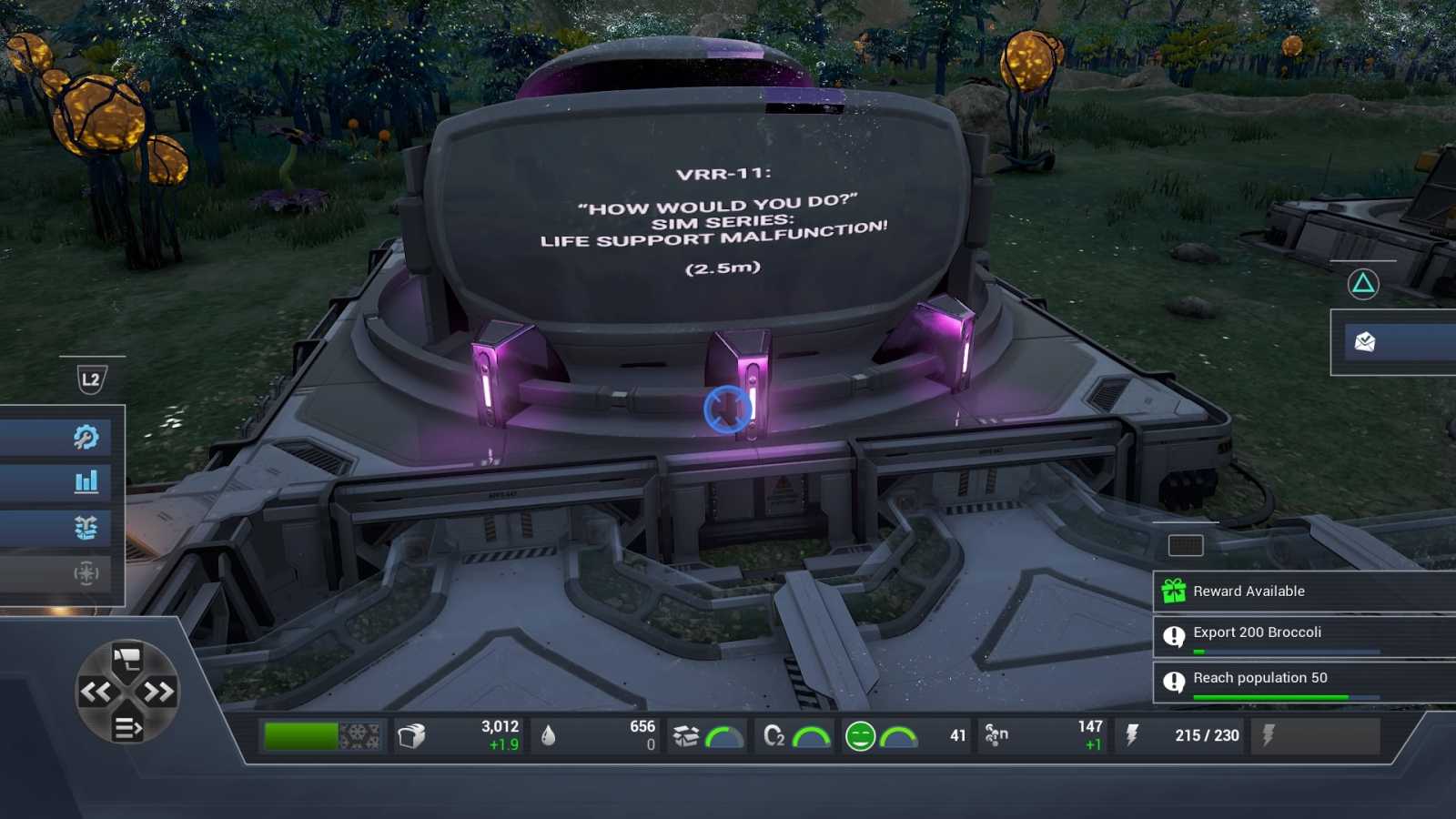Image resolution: width=1456 pixels, height=819 pixels.
Task: Click the fast-forward double-chevron on the nav pad
Action: point(160,690)
